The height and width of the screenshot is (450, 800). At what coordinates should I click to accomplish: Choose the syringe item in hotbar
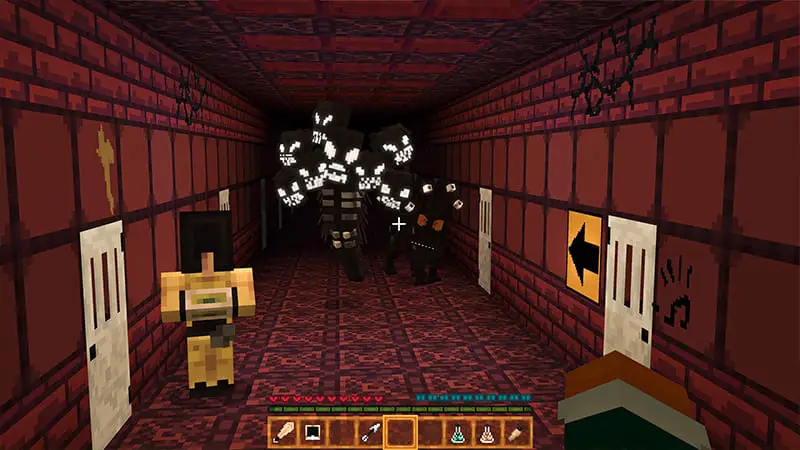coord(371,432)
